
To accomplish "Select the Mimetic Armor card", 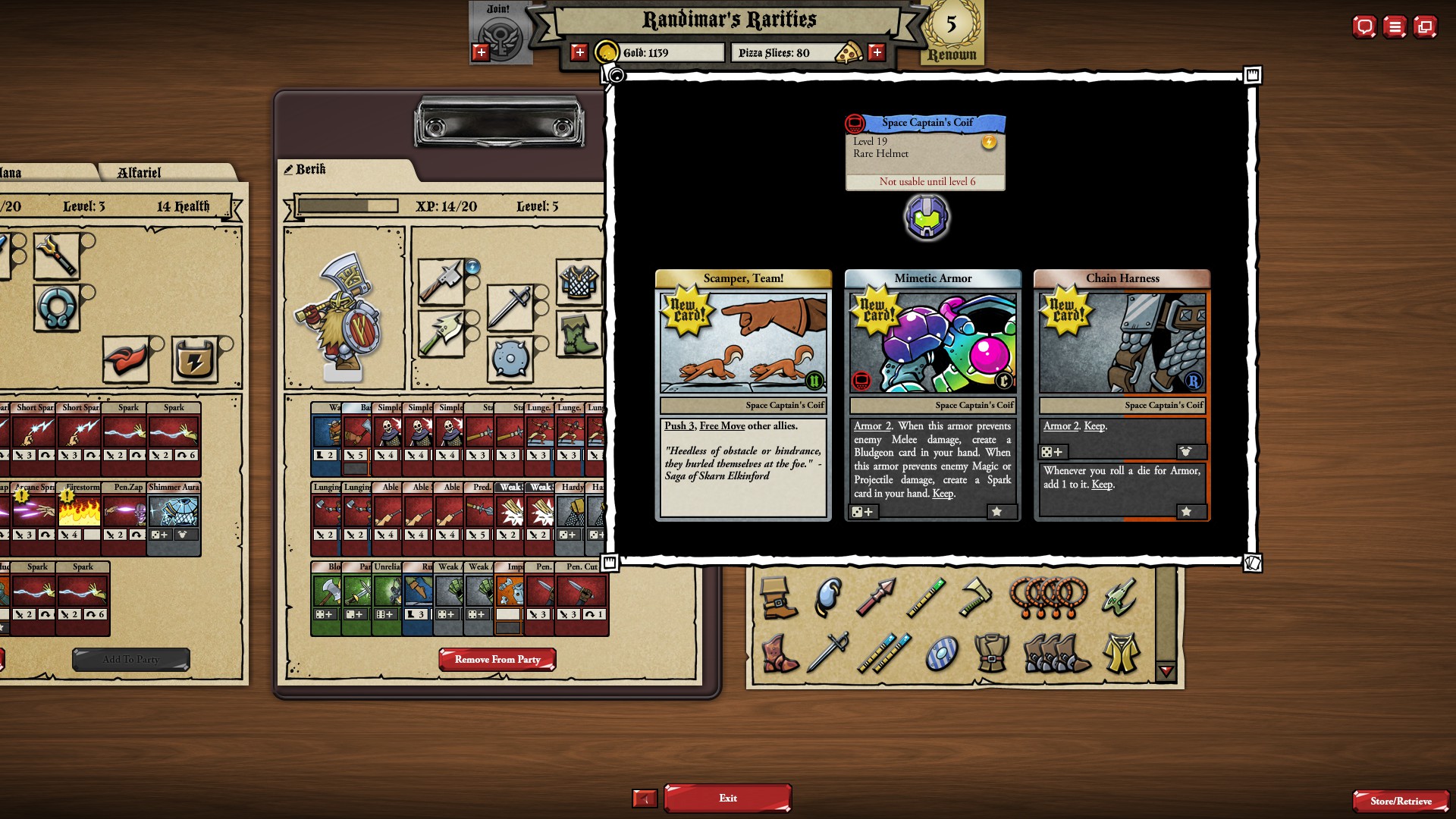I will tap(933, 394).
